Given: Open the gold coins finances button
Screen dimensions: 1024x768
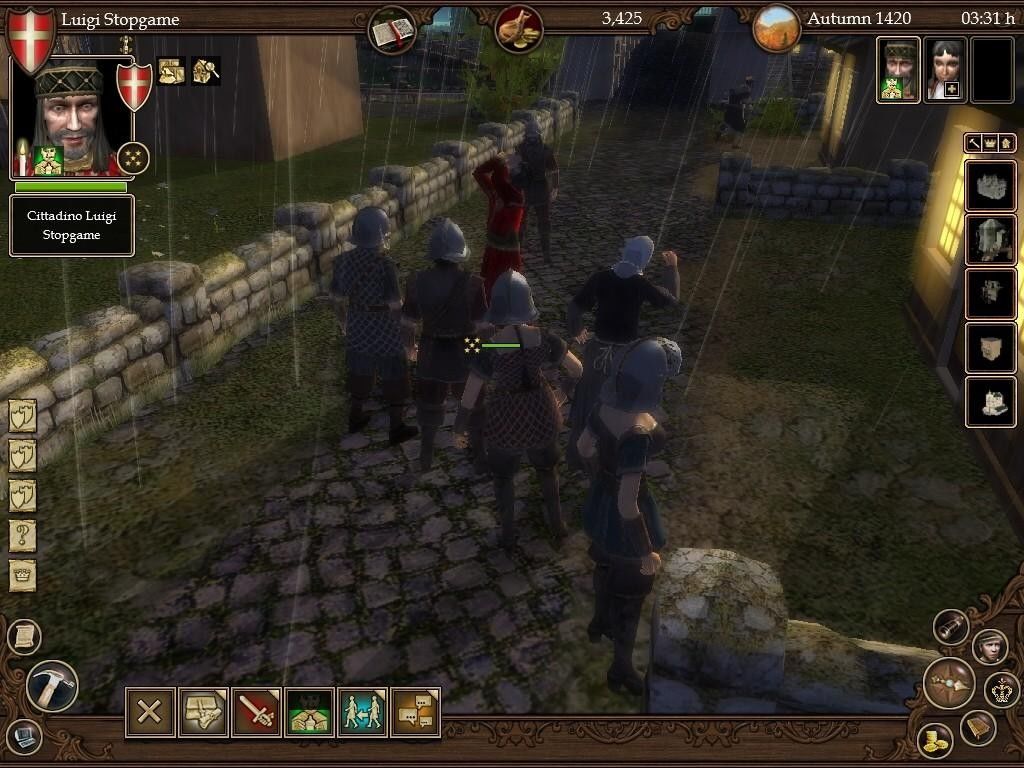Looking at the screenshot, I should [x=934, y=740].
